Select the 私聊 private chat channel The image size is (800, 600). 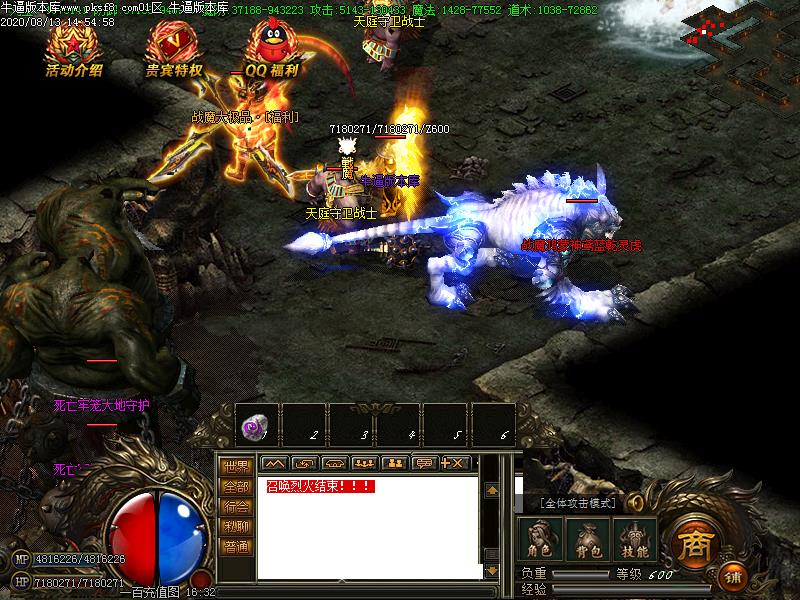236,527
